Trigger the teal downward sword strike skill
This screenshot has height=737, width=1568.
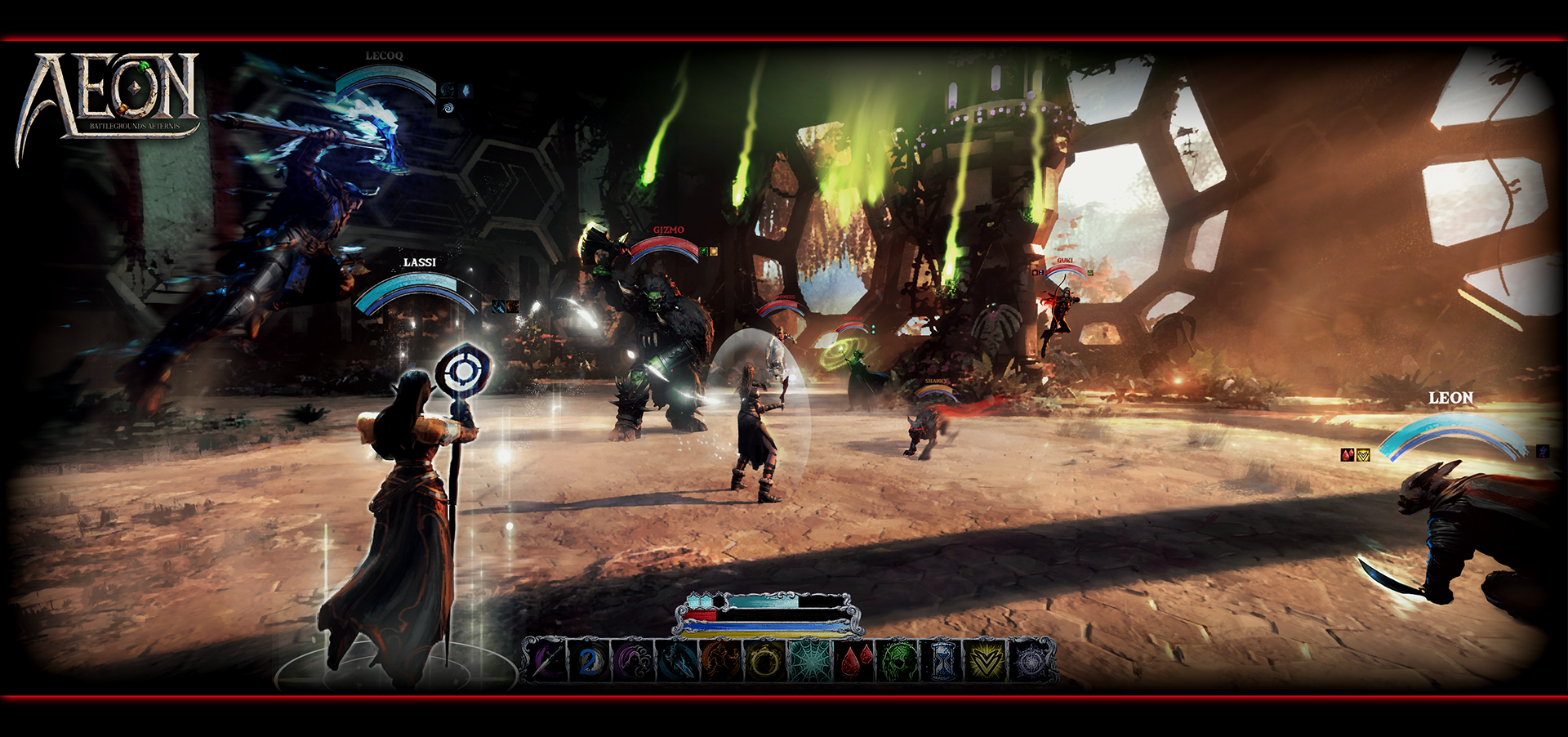click(677, 660)
